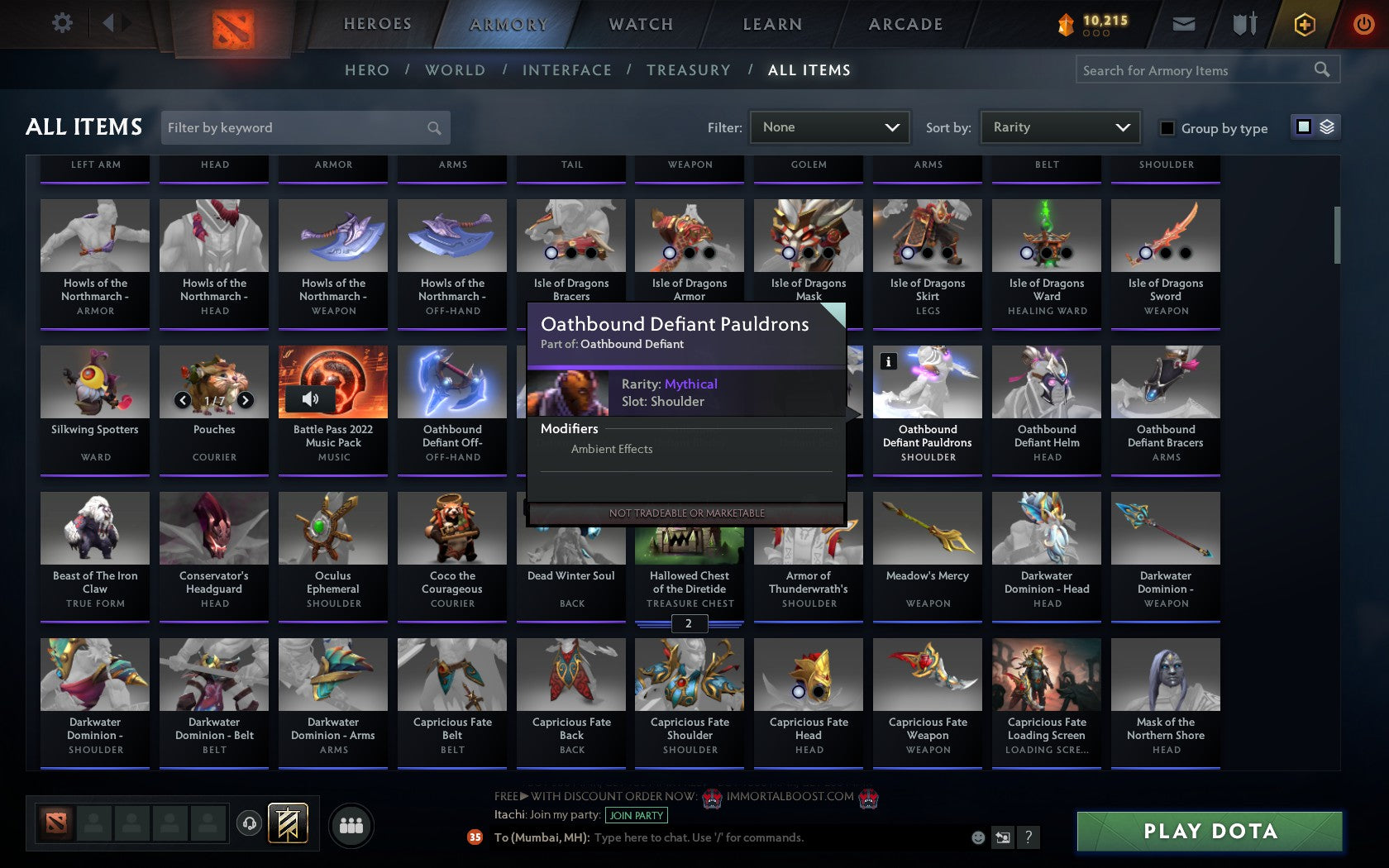Viewport: 1389px width, 868px height.
Task: Click the Dota Plus hexagon icon
Action: [1305, 24]
